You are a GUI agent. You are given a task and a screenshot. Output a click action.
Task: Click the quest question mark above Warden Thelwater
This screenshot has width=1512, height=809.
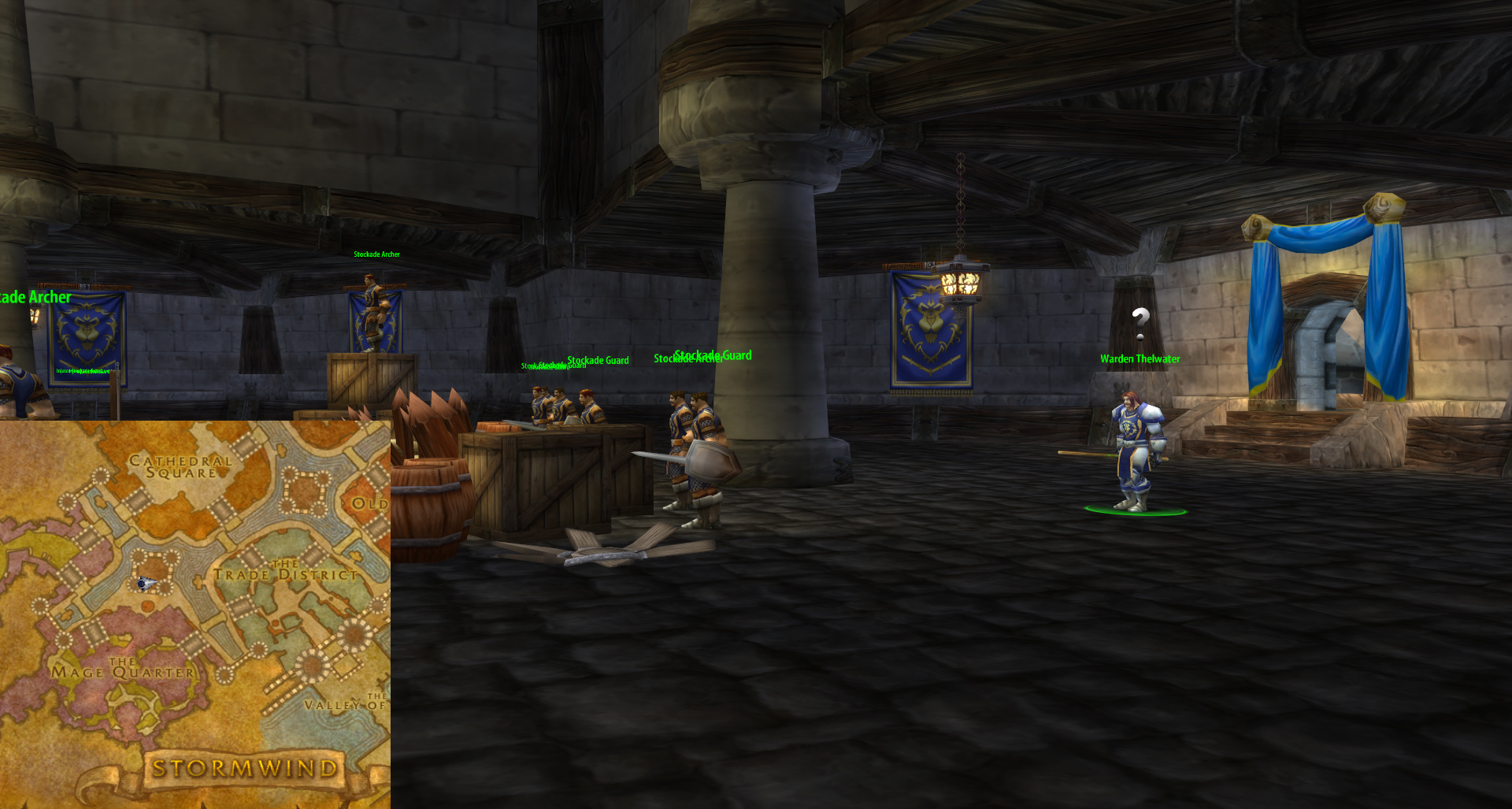[x=1140, y=322]
